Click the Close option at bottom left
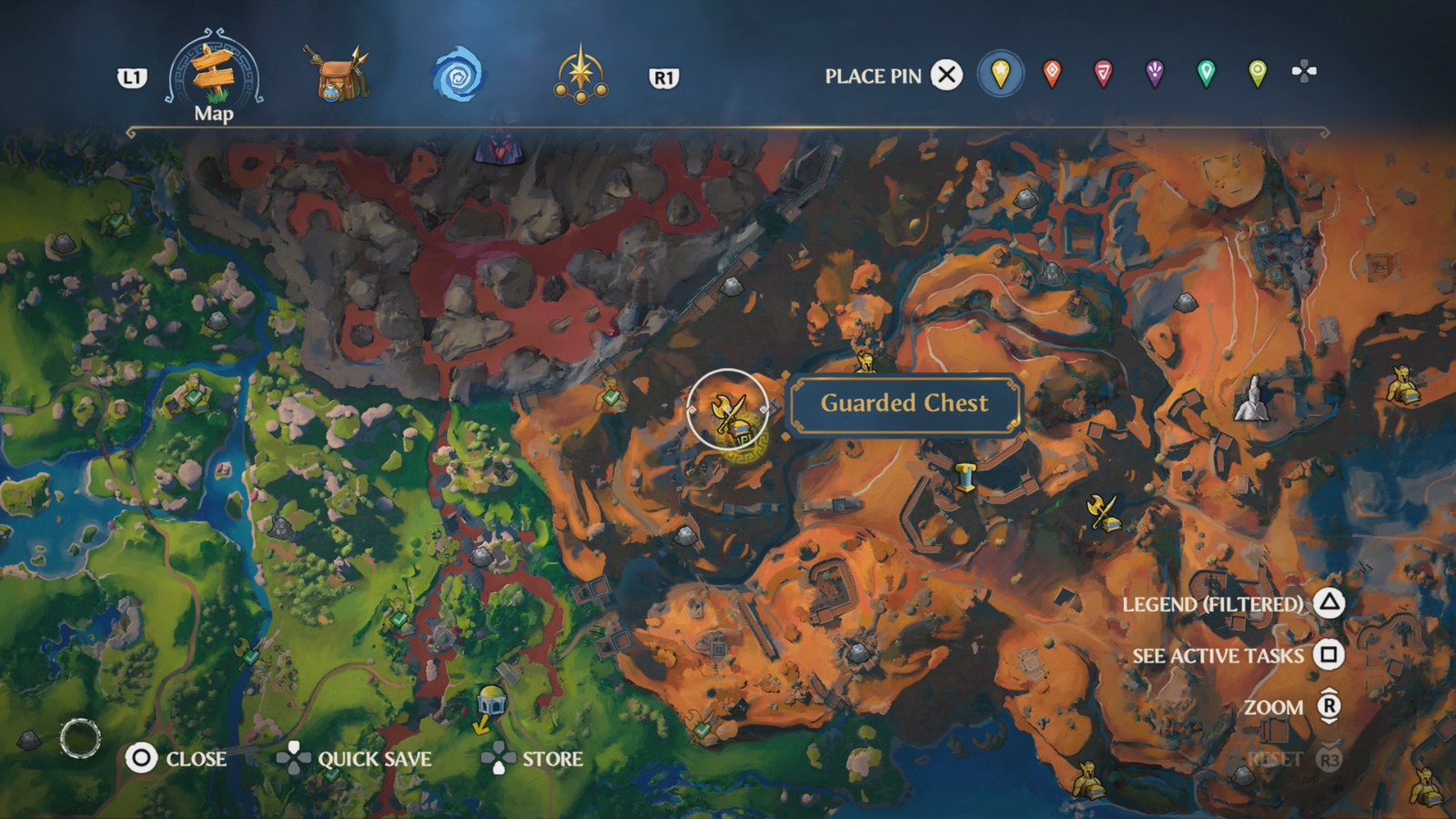The height and width of the screenshot is (819, 1456). pos(182,758)
